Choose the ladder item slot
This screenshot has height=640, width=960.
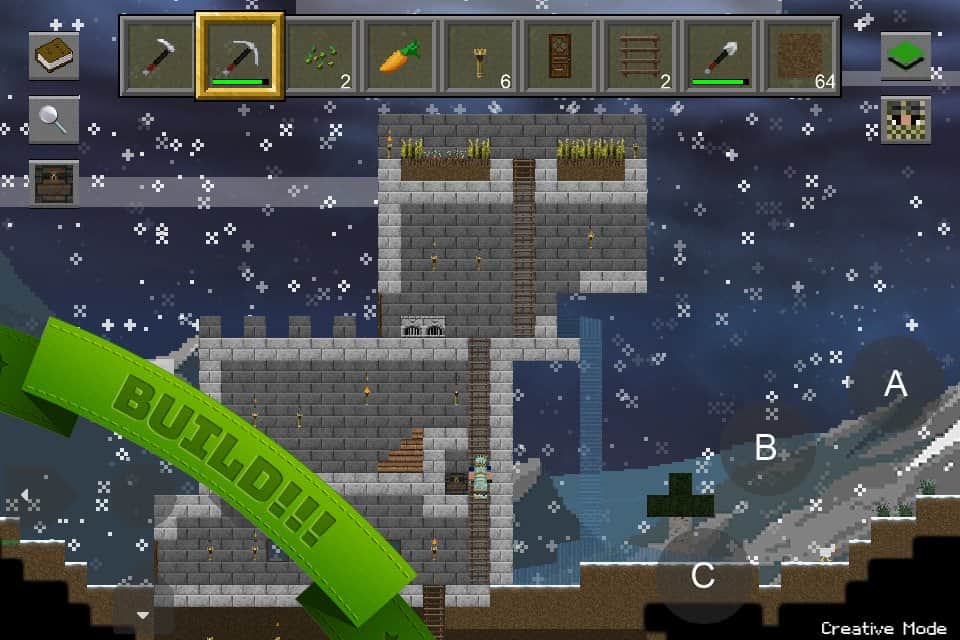click(x=641, y=56)
